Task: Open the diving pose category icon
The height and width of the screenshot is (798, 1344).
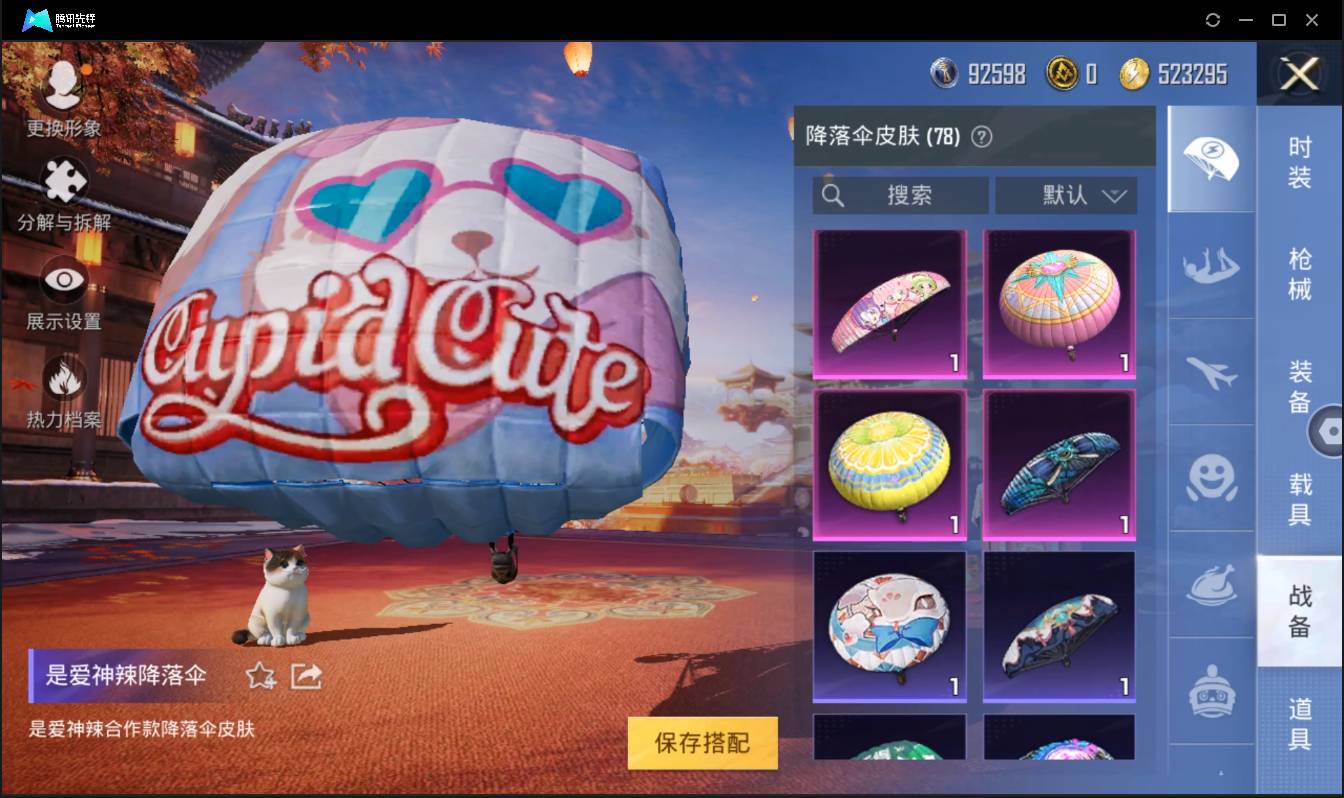Action: coord(1210,268)
